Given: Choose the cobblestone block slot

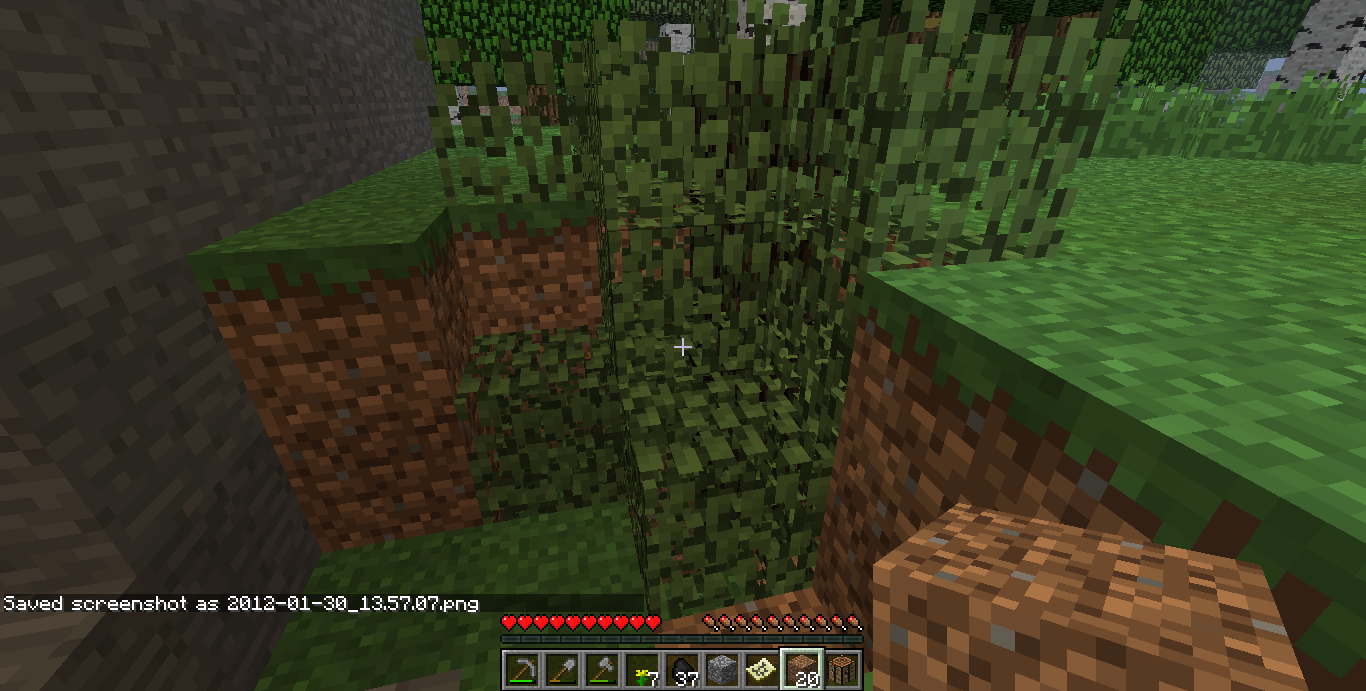Looking at the screenshot, I should [x=721, y=669].
